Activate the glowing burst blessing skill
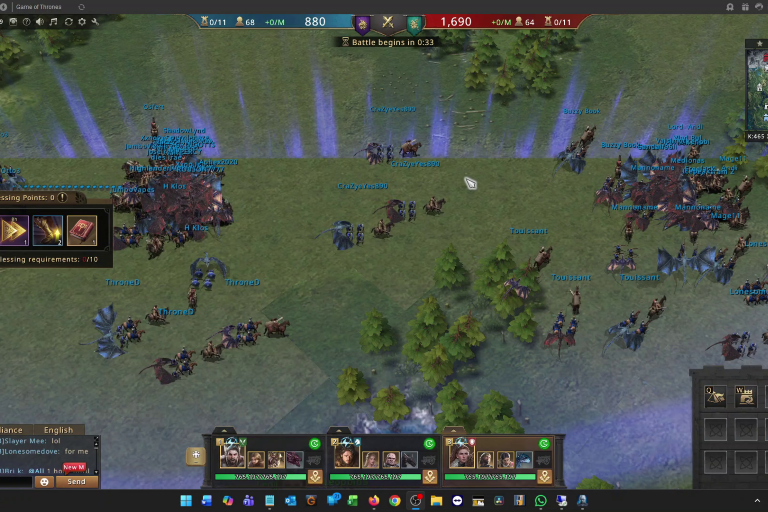Image resolution: width=768 pixels, height=512 pixels. [x=48, y=230]
